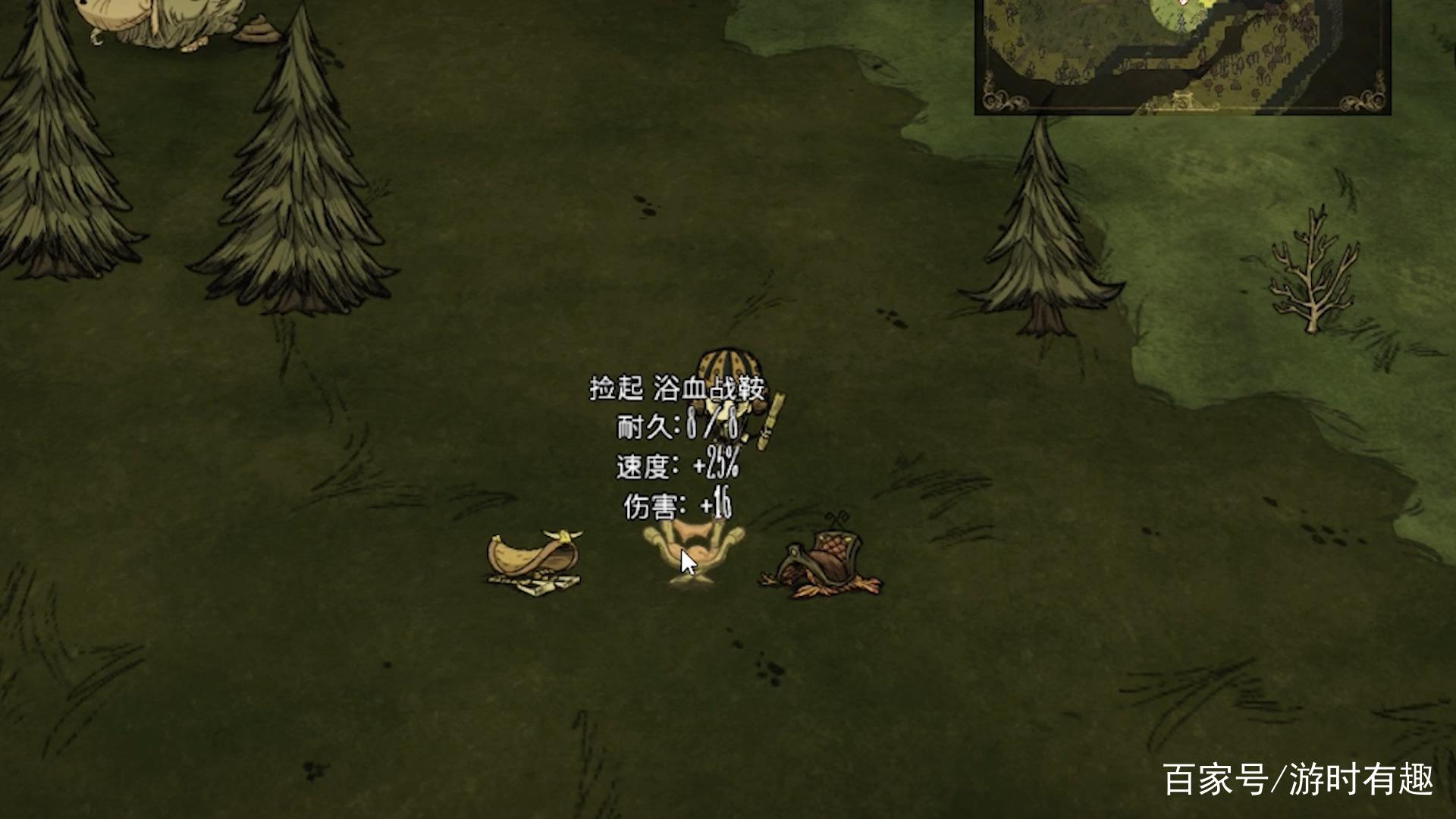Open the minimap in the corner

click(x=1182, y=55)
